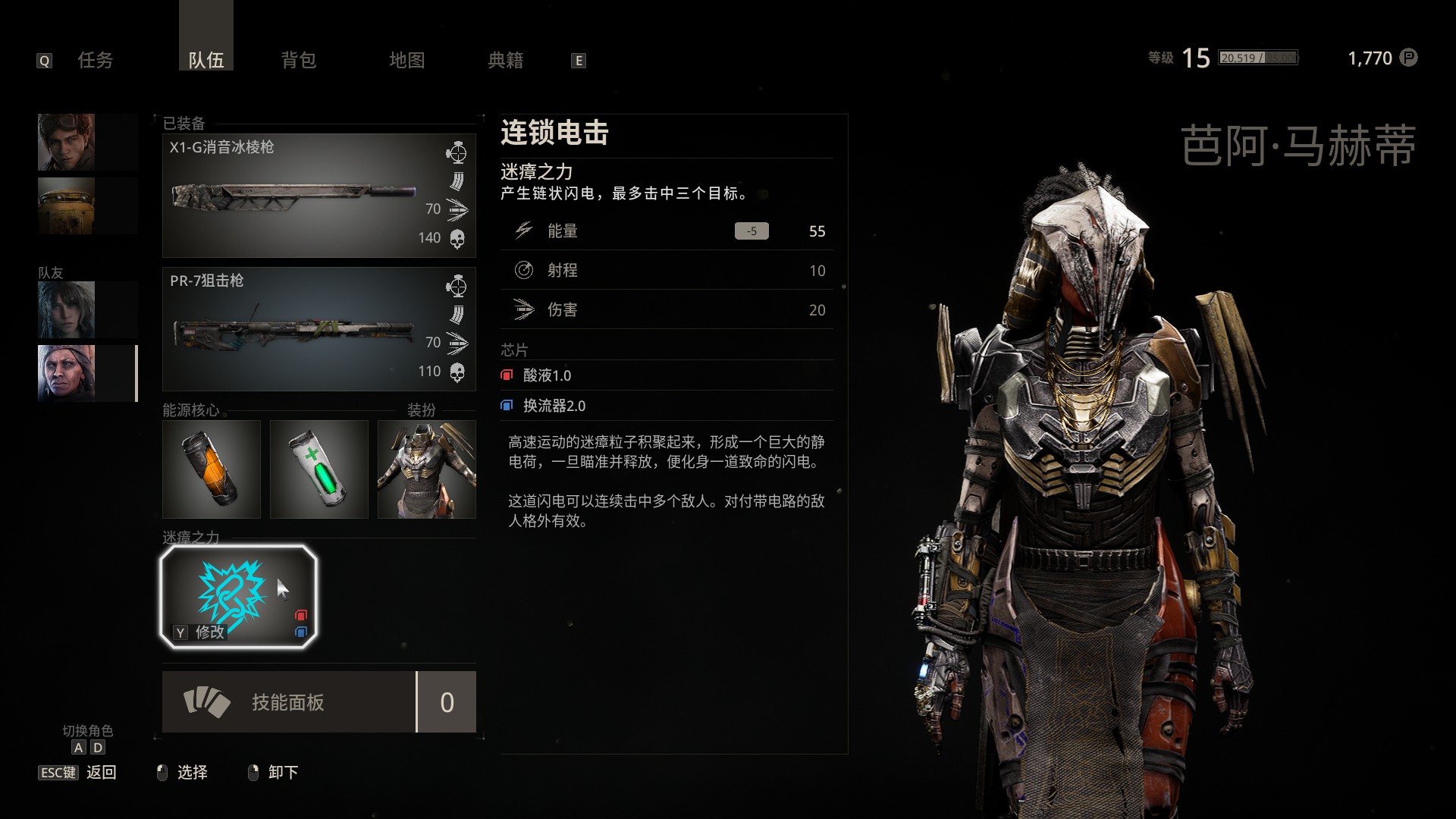
Task: Pick the headscarf teammate portrait
Action: point(67,372)
